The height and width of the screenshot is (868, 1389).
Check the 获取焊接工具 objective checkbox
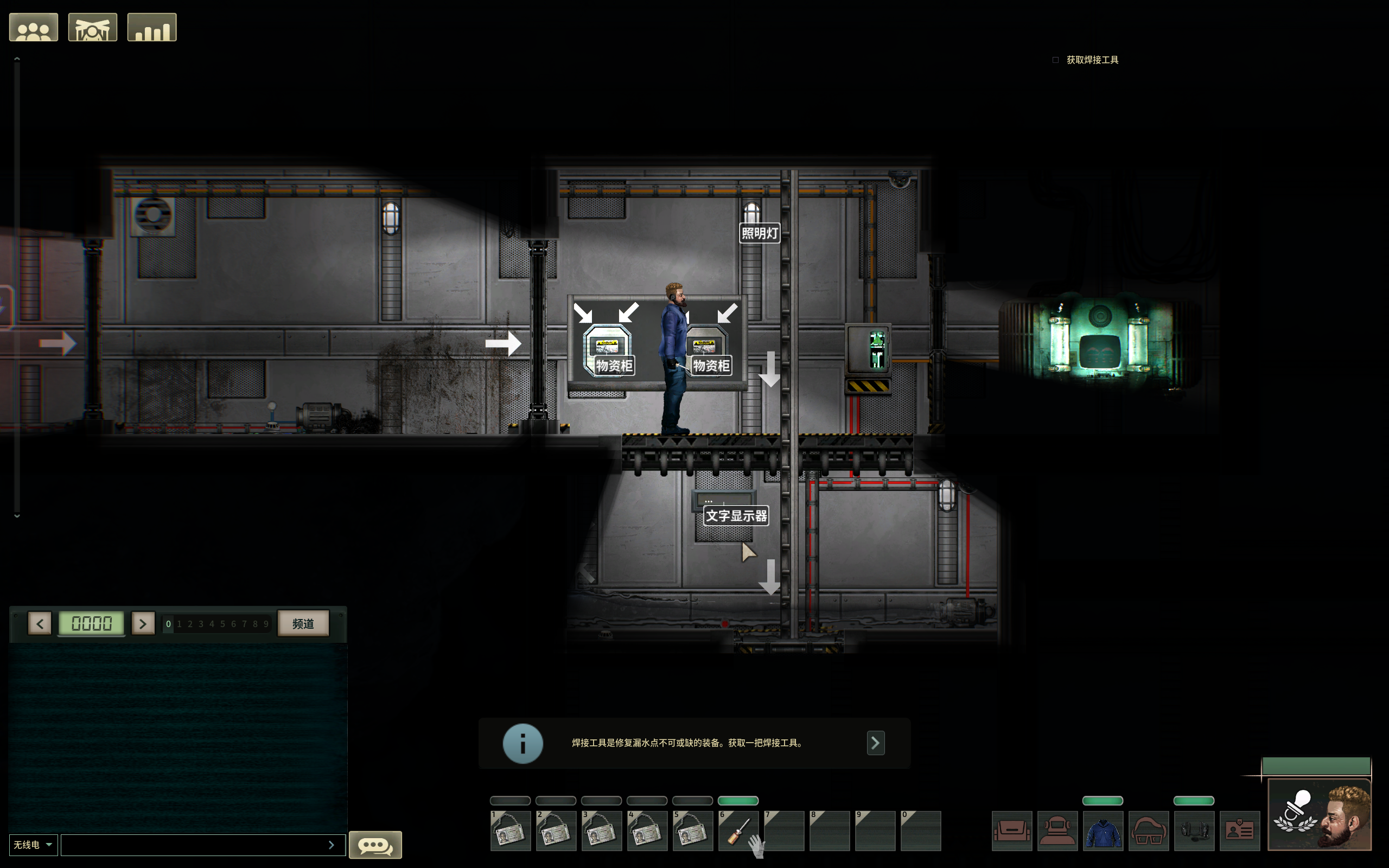tap(1055, 59)
